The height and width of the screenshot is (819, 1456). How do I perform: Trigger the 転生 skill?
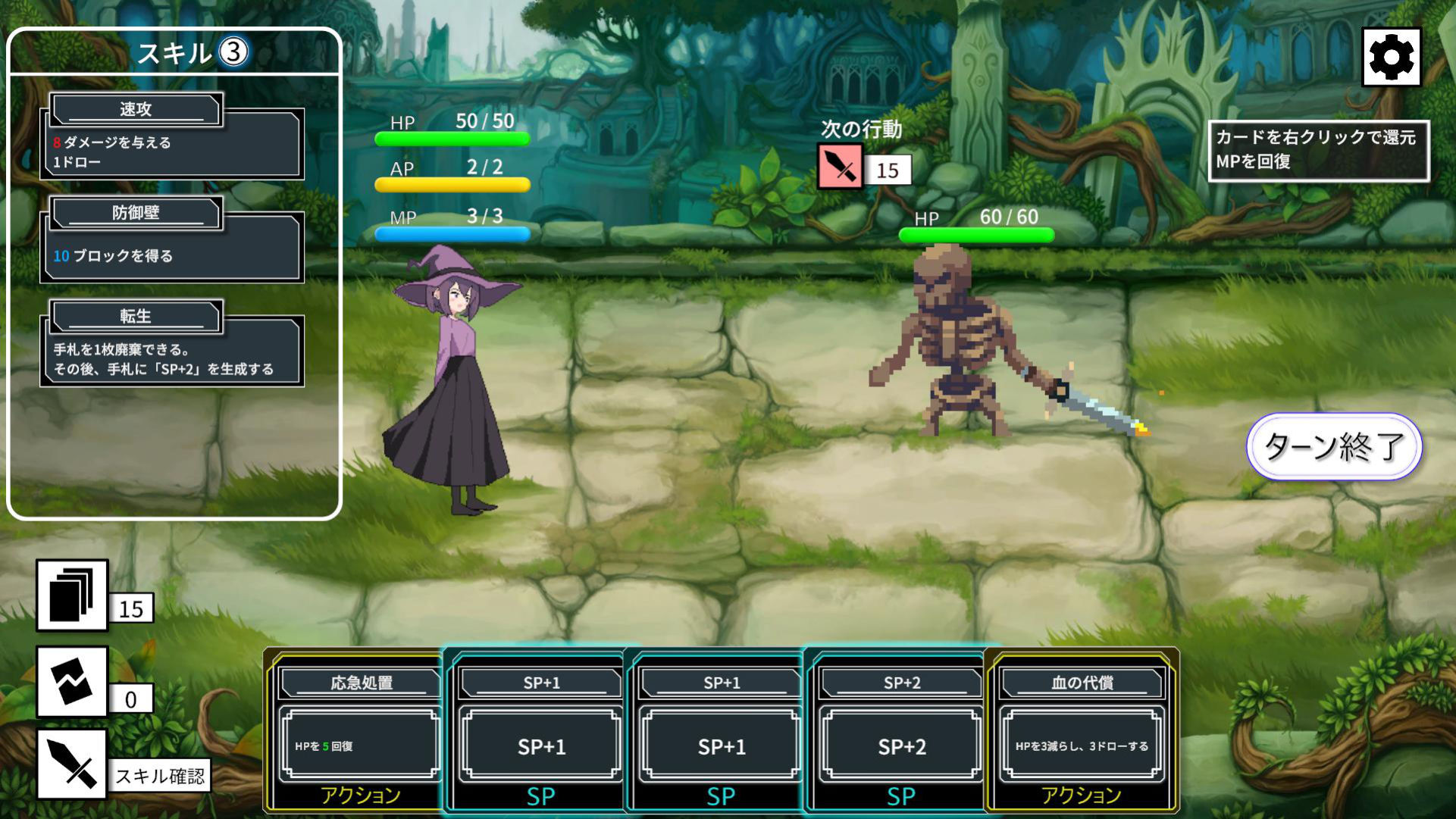(x=172, y=345)
